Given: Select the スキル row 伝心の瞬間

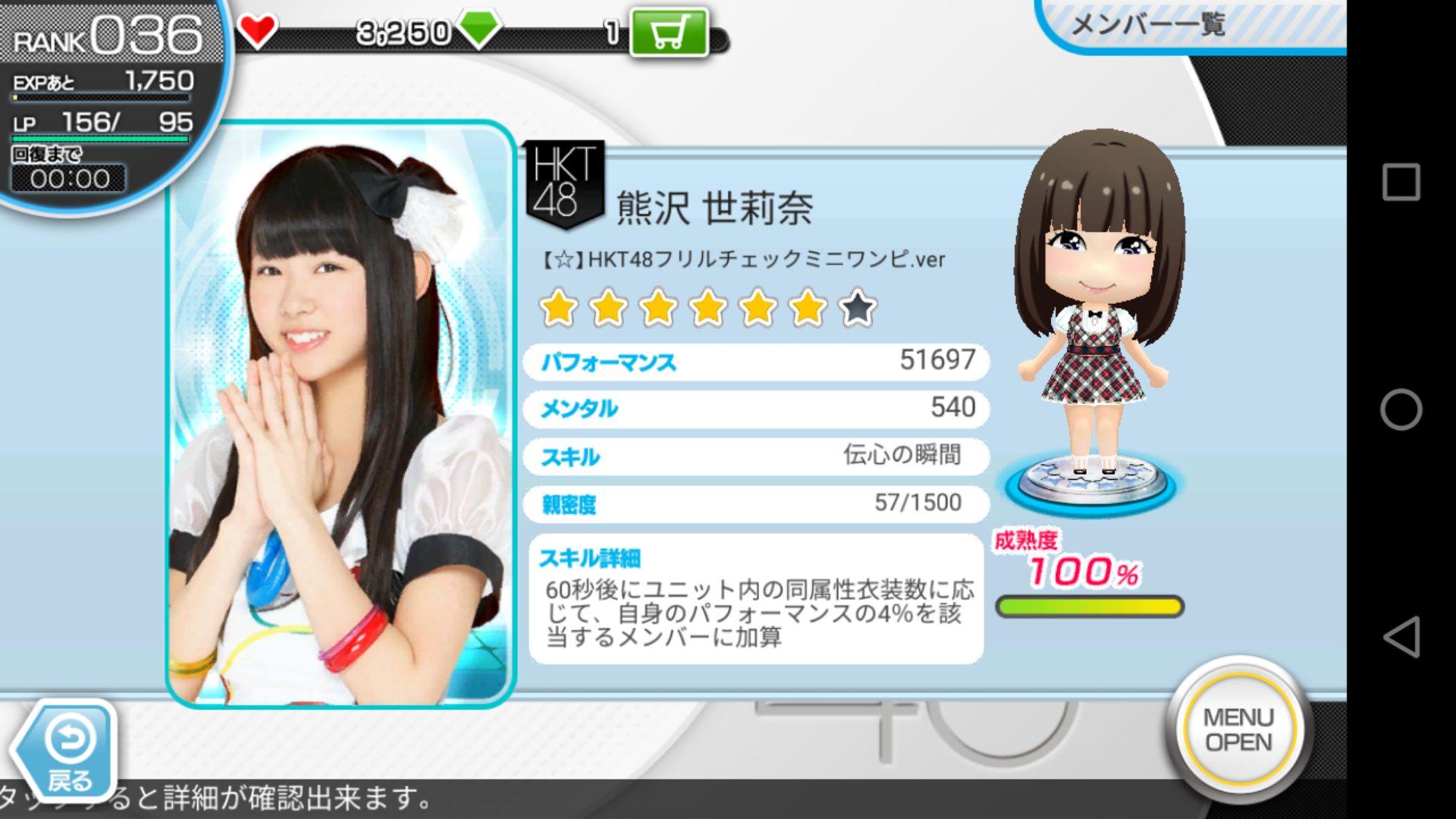Looking at the screenshot, I should [x=756, y=457].
